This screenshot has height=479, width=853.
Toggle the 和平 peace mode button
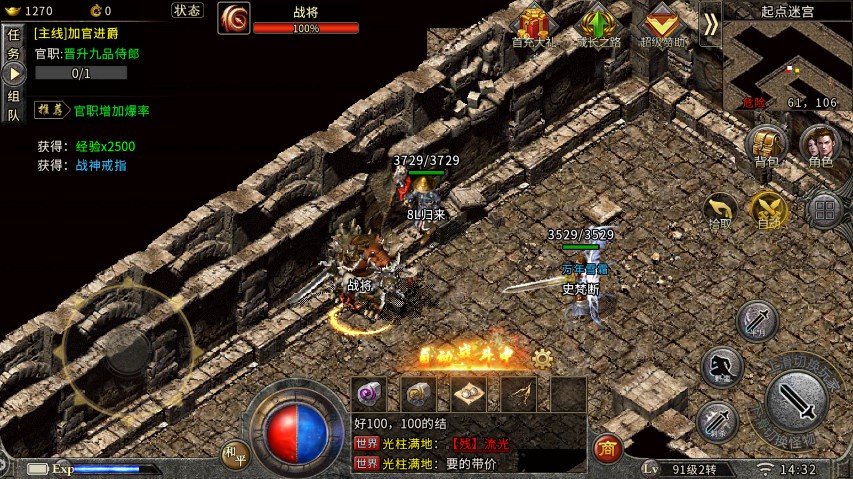(x=235, y=455)
